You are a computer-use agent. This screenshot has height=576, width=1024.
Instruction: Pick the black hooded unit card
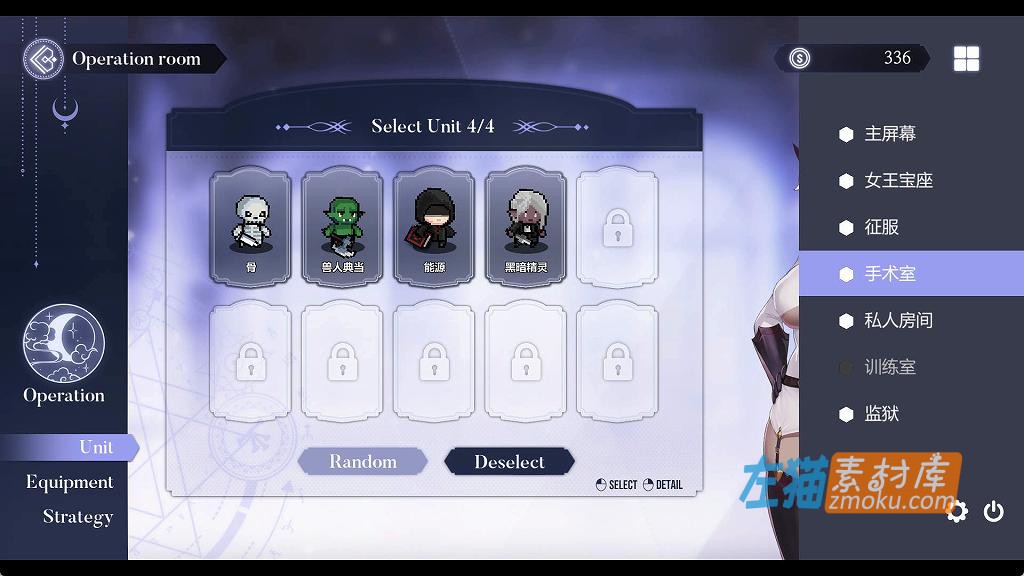click(x=434, y=226)
